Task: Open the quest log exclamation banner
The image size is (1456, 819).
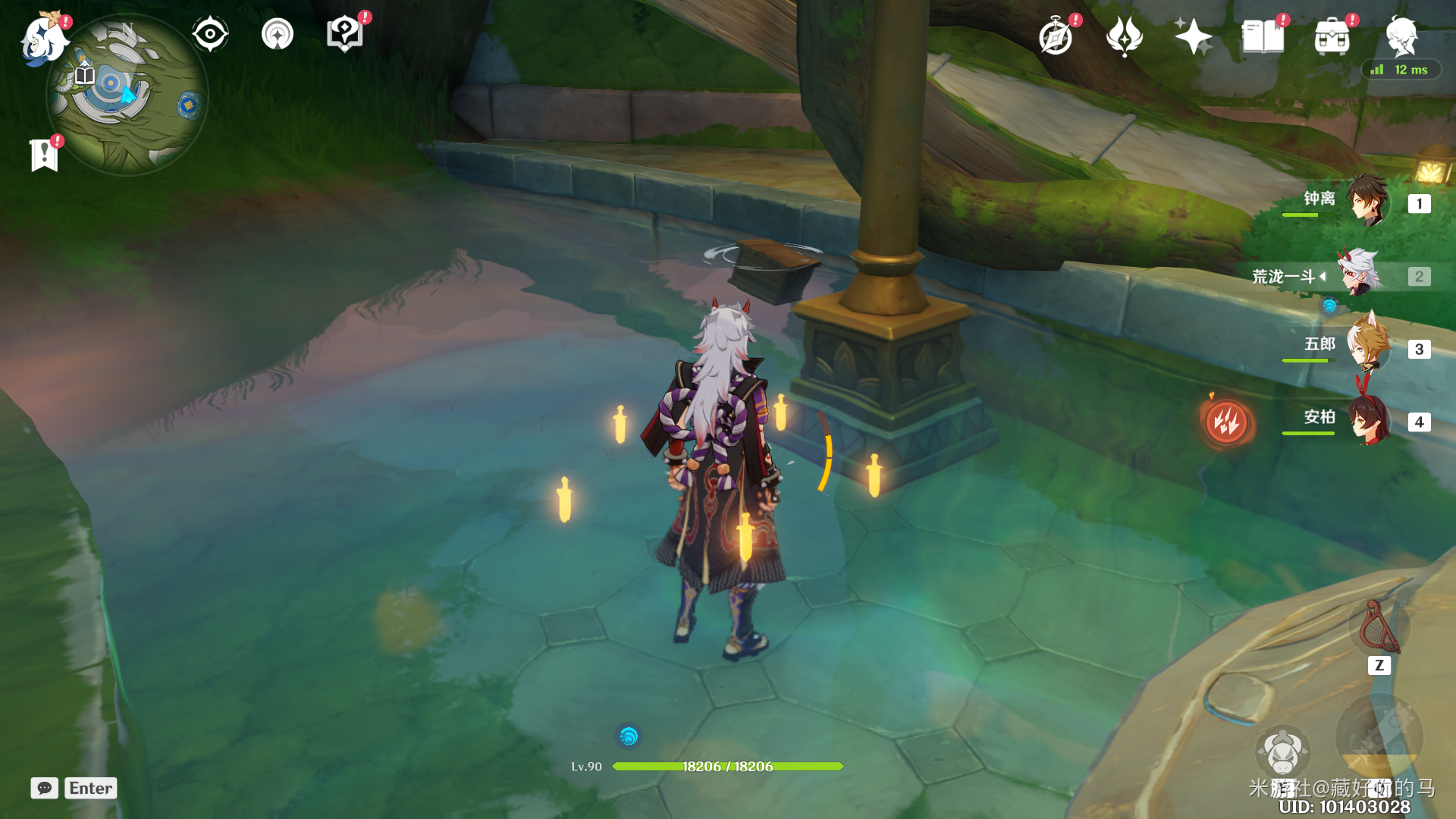Action: [x=45, y=155]
